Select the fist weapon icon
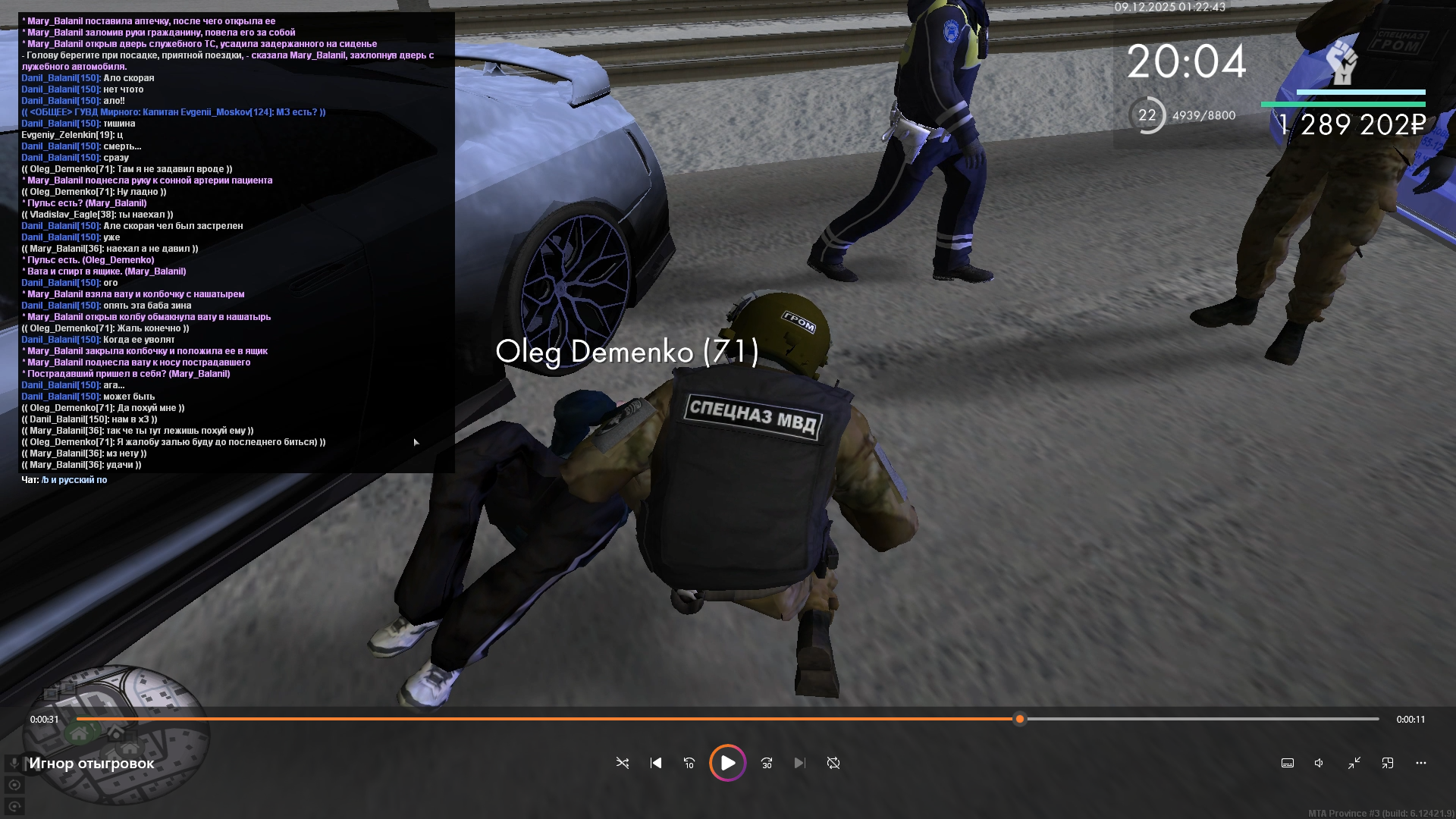Screen dimensions: 1456x819 click(1341, 63)
